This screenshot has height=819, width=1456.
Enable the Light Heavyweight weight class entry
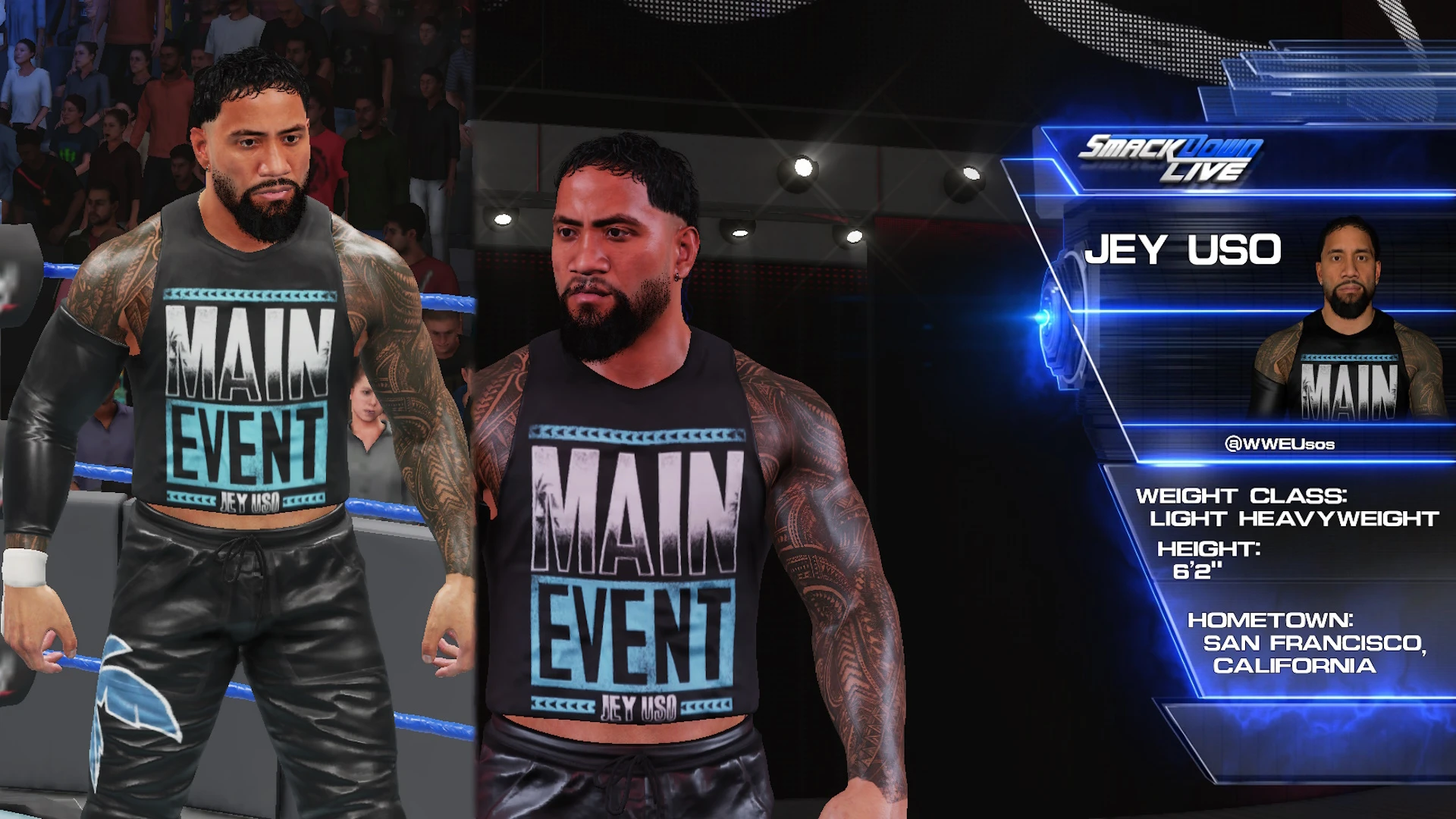[1289, 519]
